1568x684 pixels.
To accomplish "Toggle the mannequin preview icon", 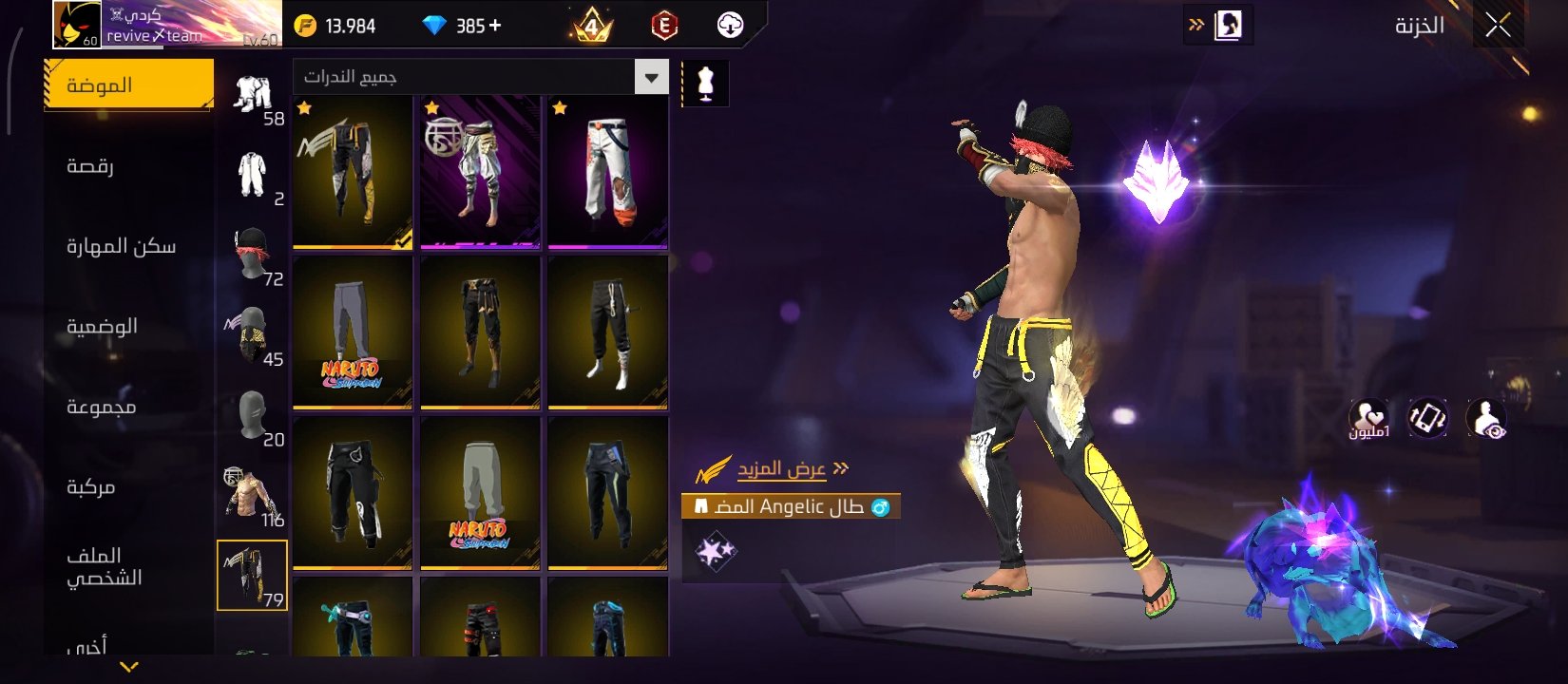I will click(x=705, y=84).
